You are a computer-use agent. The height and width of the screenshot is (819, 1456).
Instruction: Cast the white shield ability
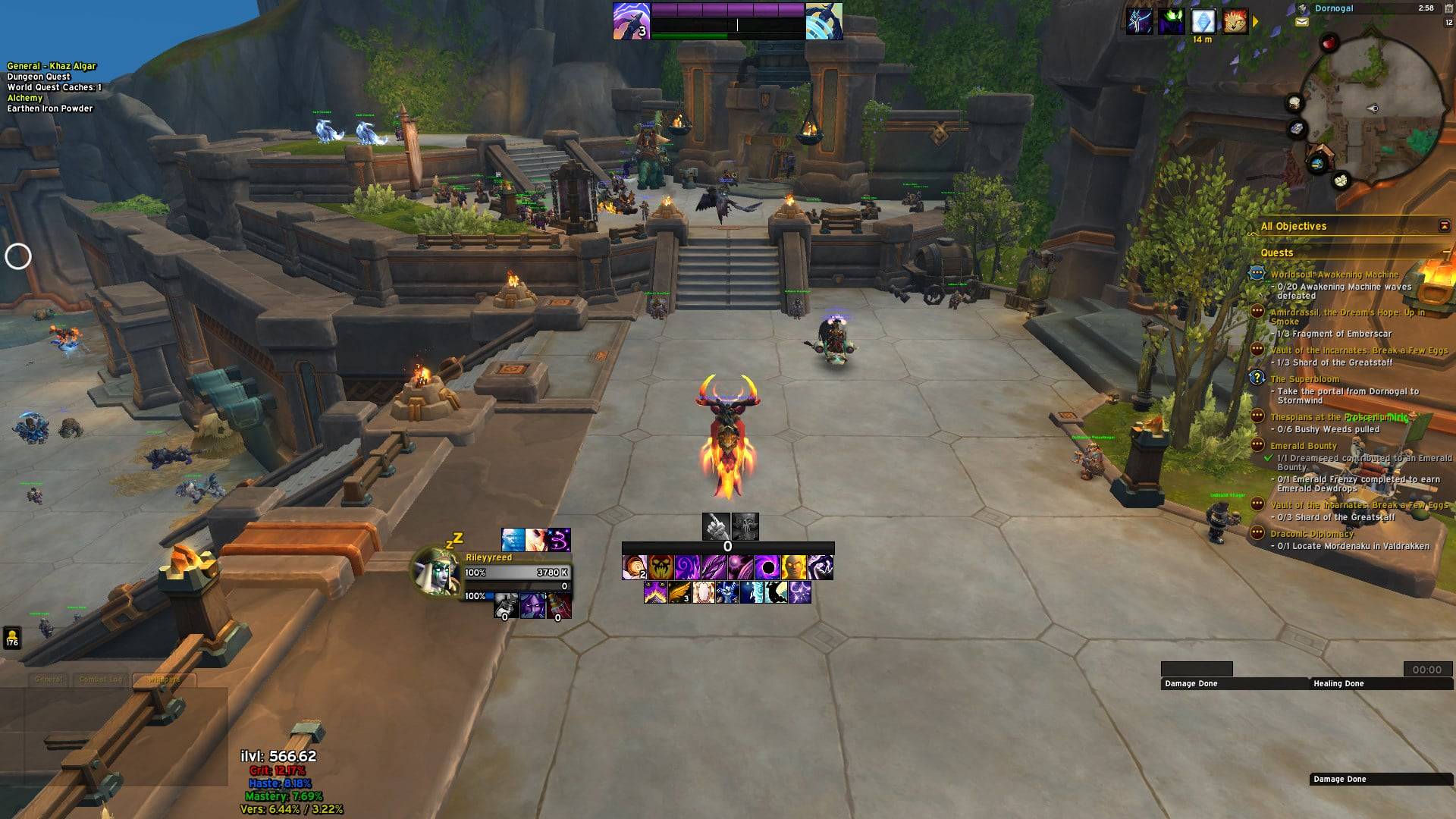704,592
